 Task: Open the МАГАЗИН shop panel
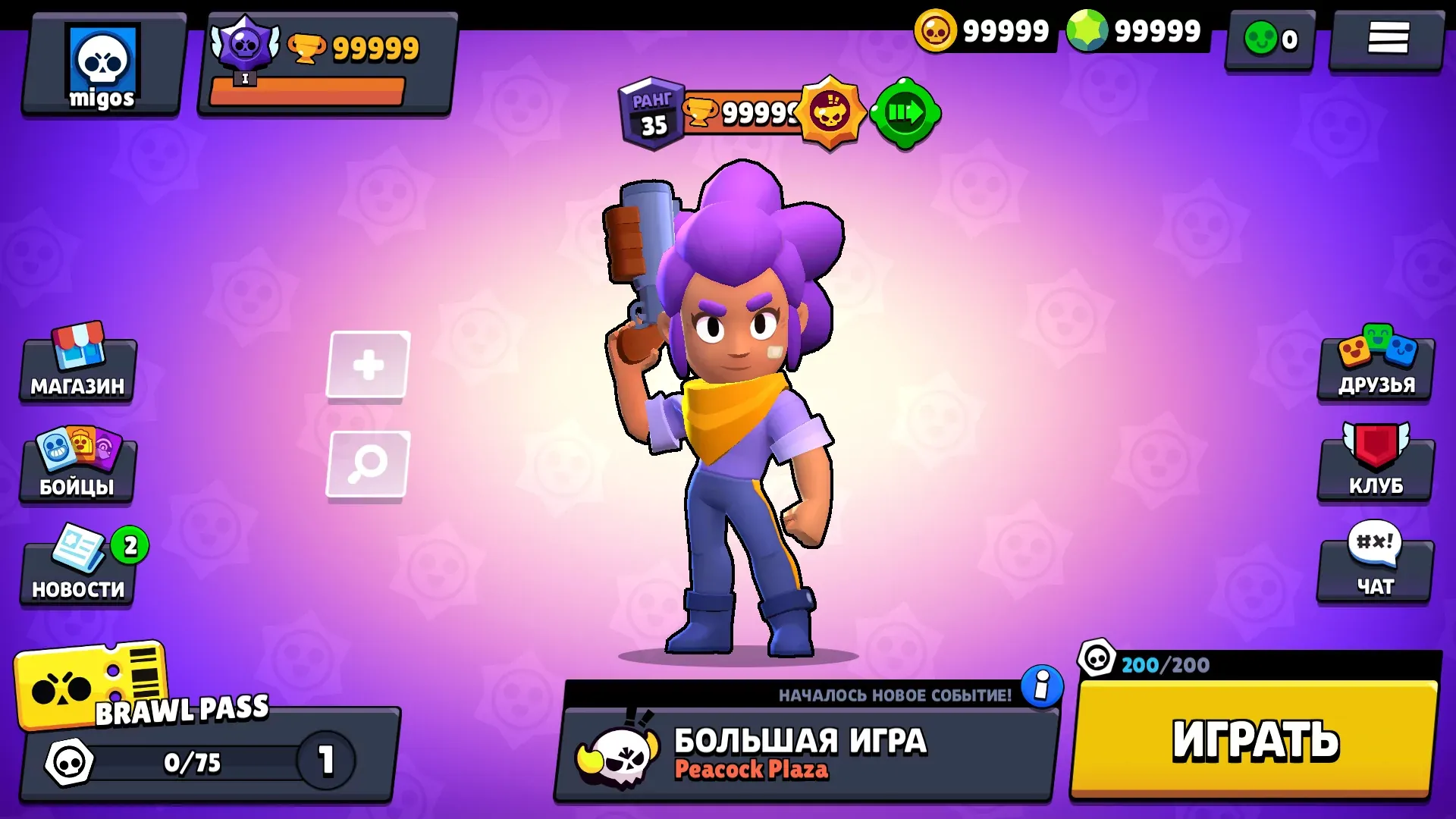[76, 370]
